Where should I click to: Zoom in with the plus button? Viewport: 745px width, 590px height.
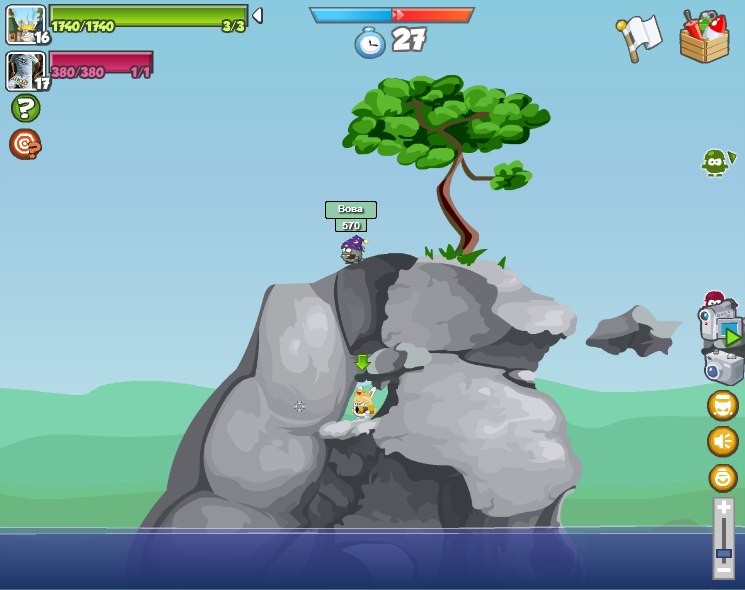[x=723, y=509]
